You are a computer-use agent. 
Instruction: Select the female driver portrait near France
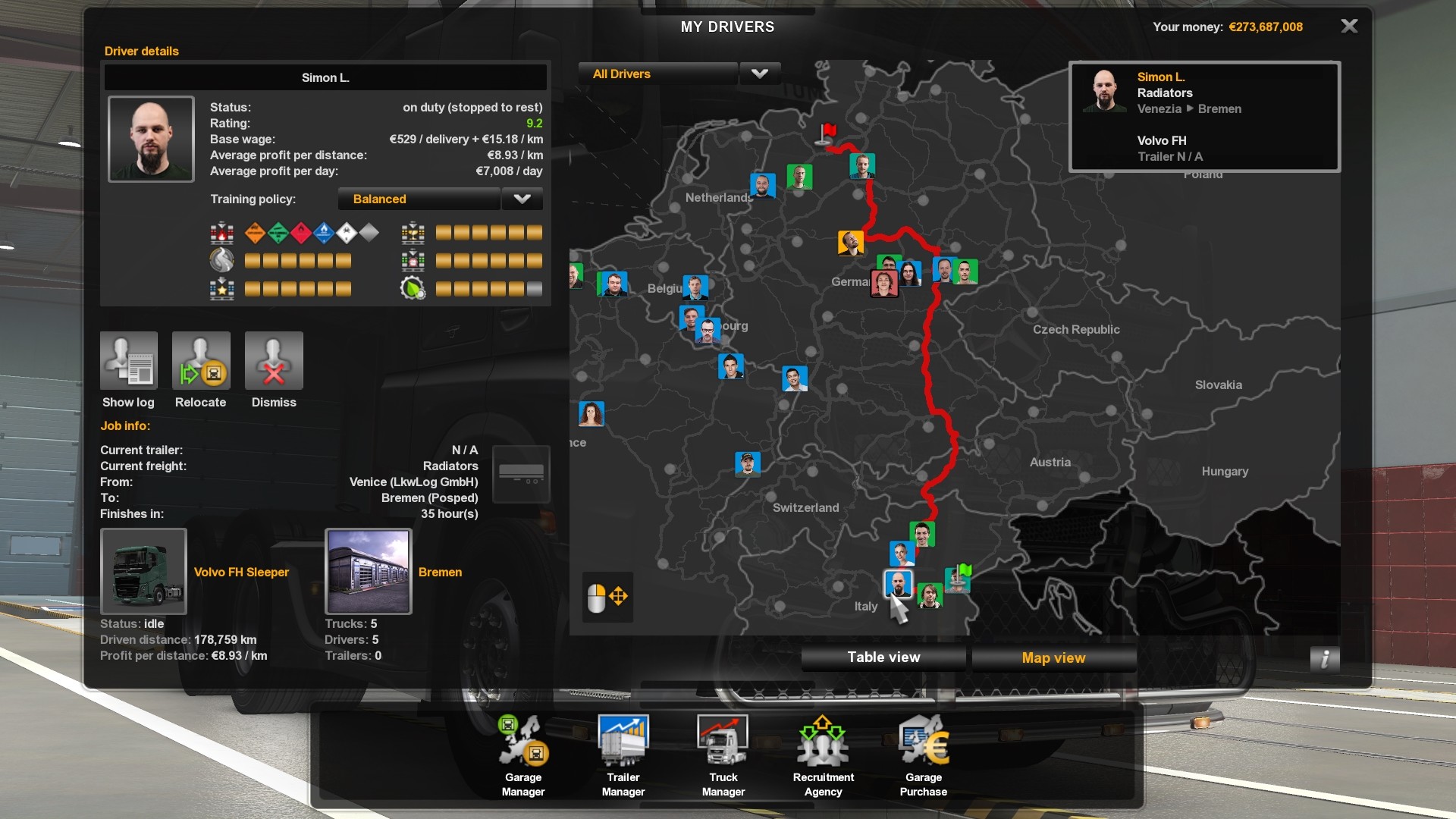[x=591, y=414]
